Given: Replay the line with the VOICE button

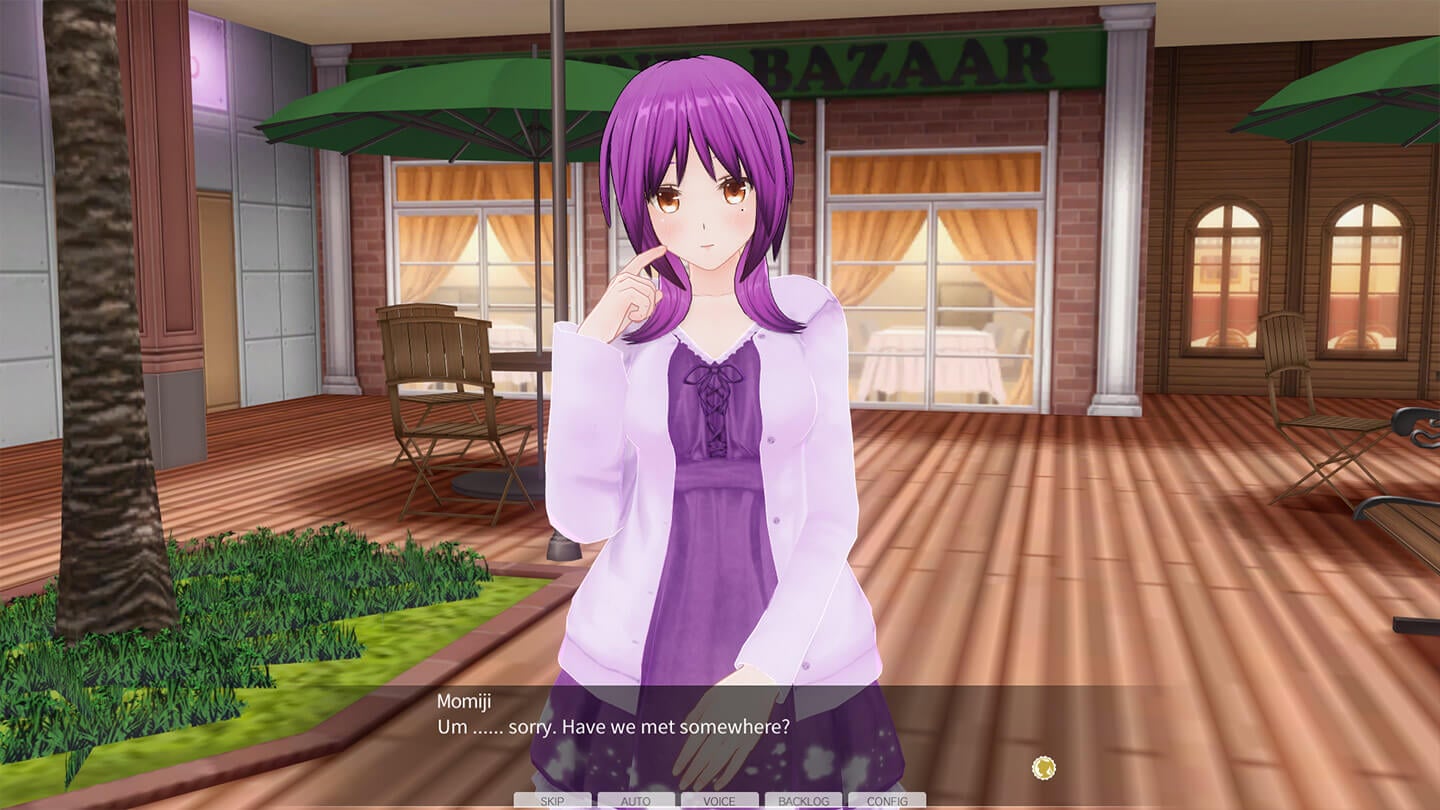Looking at the screenshot, I should tap(719, 801).
